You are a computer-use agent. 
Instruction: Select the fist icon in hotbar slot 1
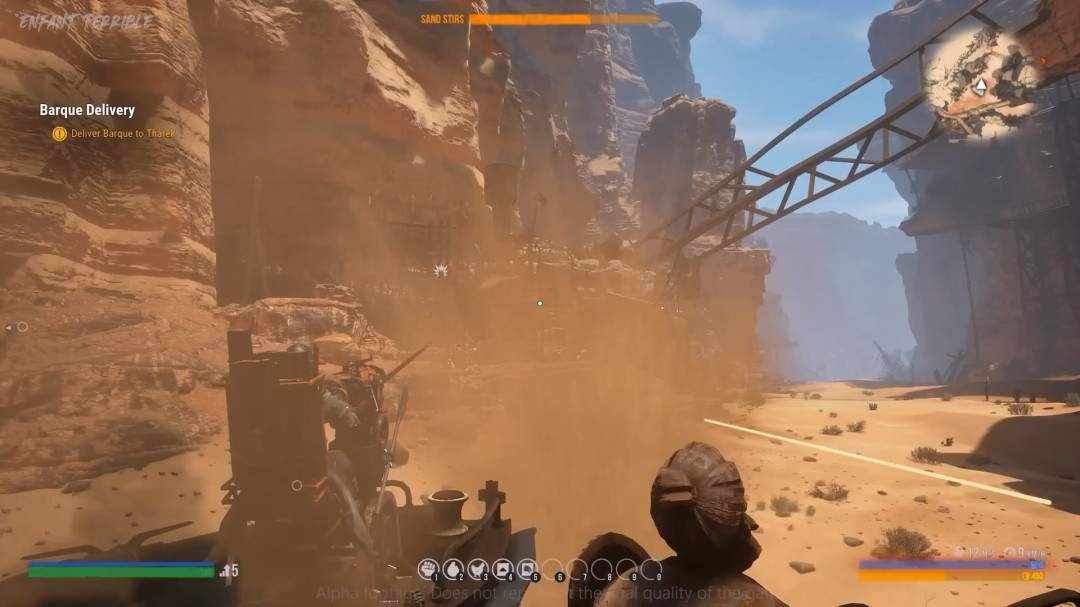(429, 569)
